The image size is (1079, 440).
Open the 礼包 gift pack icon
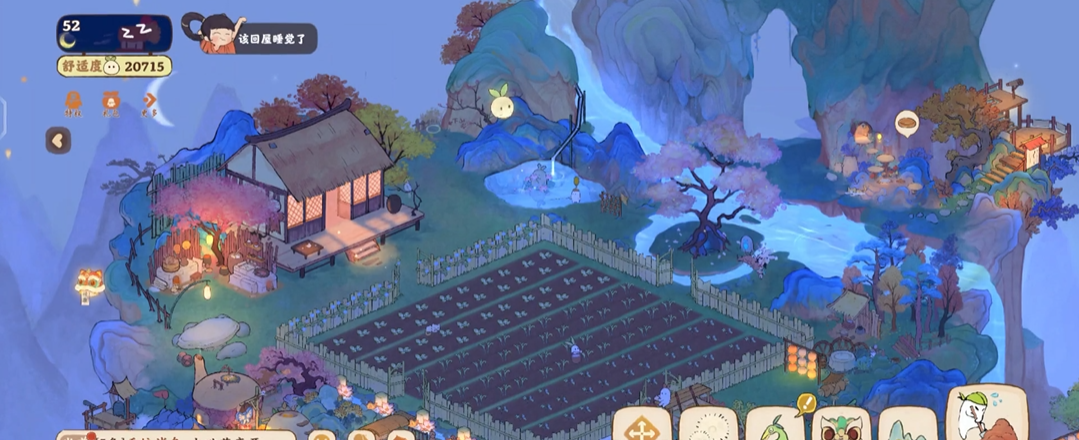click(x=111, y=102)
